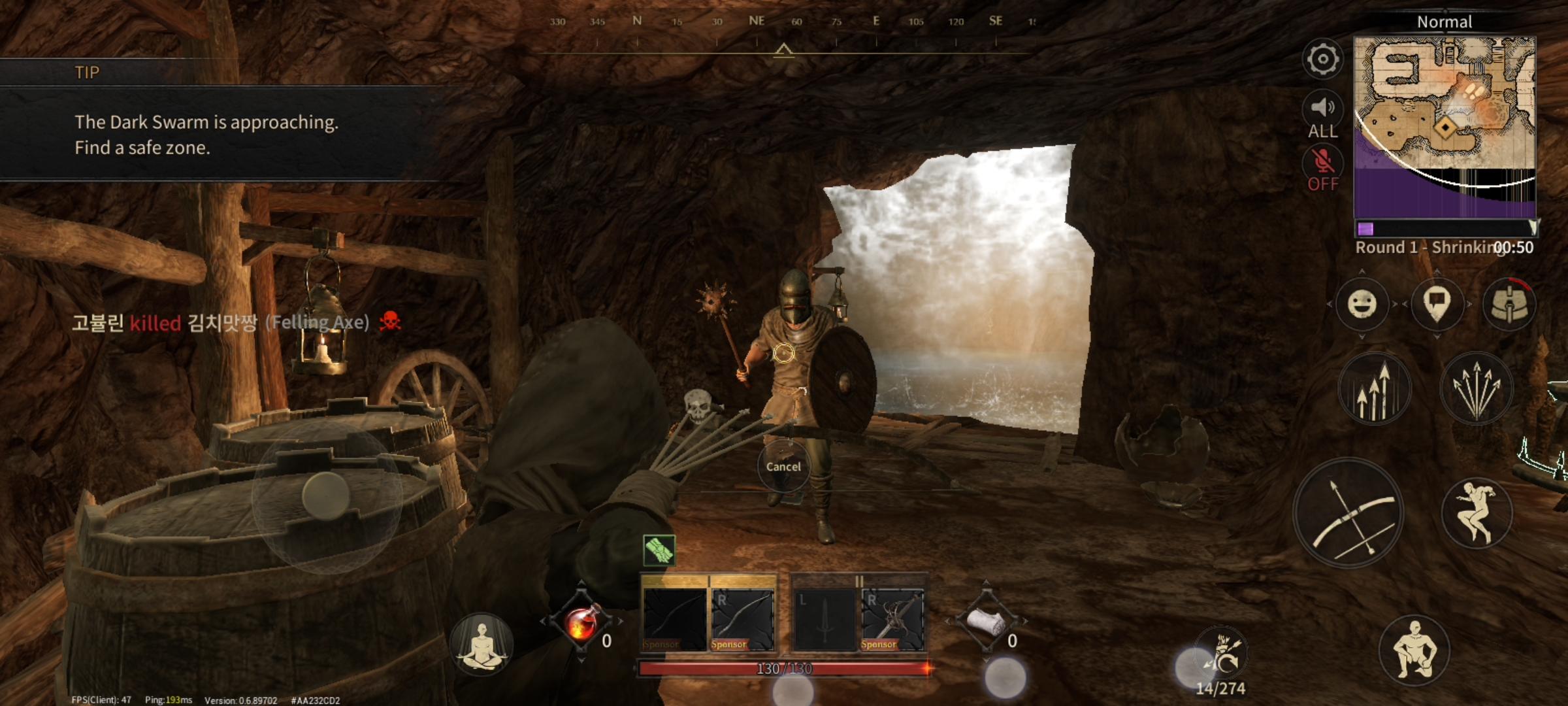
Task: Cancel the drawn bow shot
Action: (x=783, y=466)
